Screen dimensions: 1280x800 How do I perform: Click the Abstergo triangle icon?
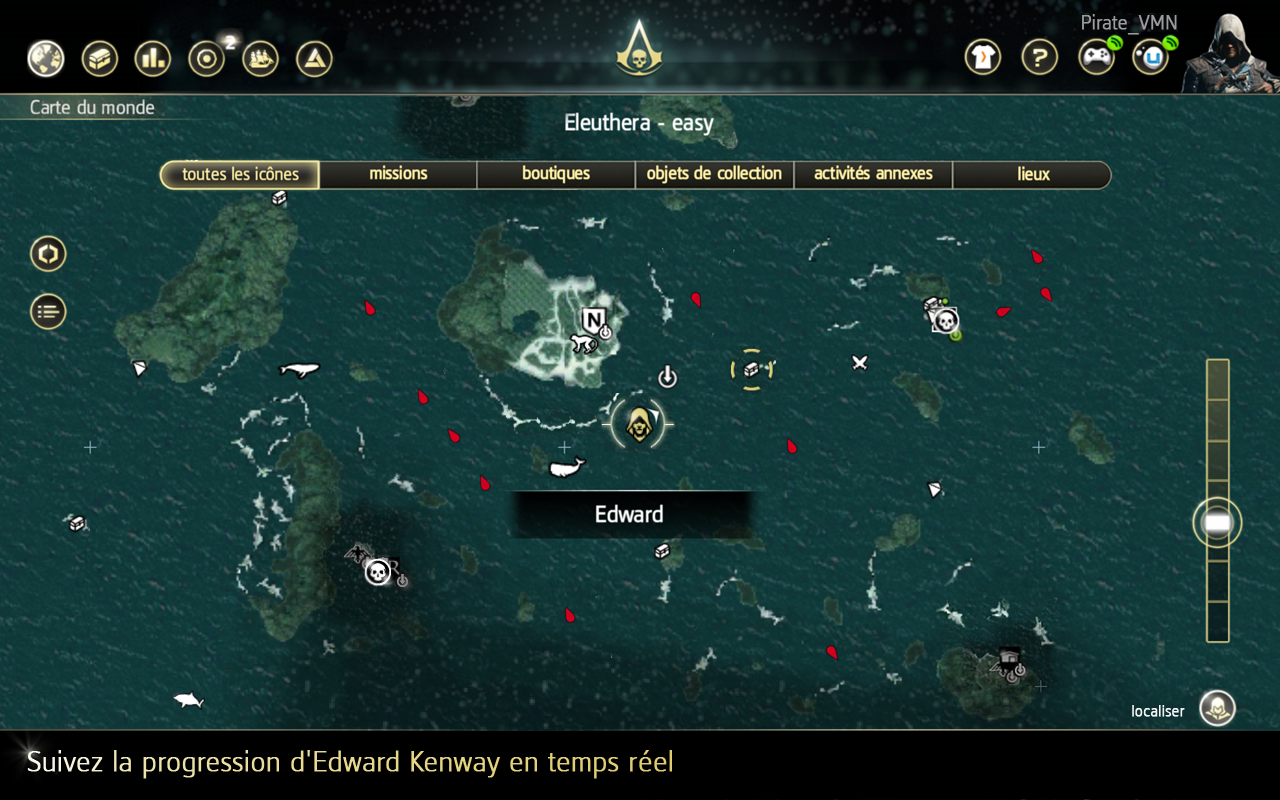[316, 58]
